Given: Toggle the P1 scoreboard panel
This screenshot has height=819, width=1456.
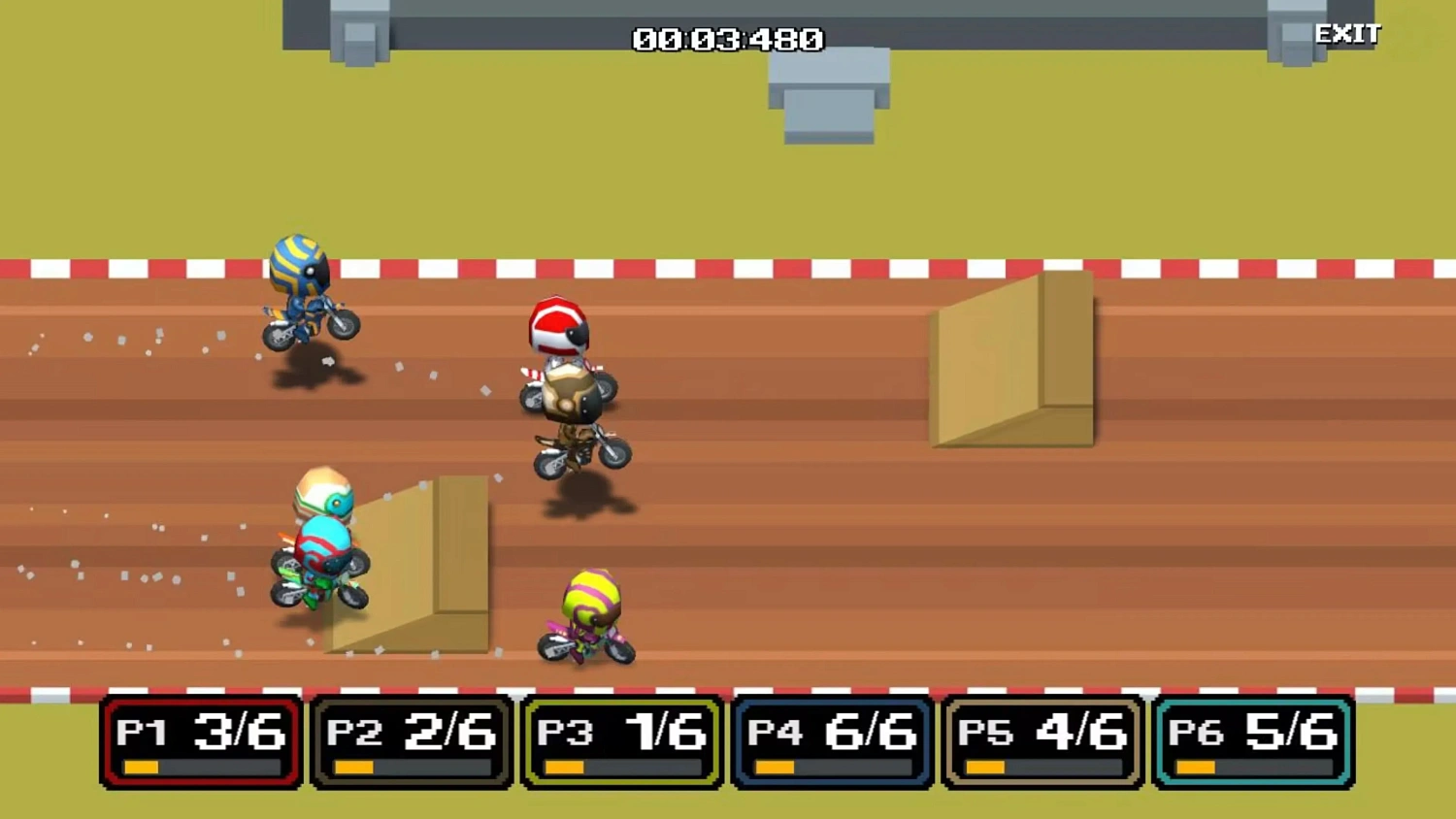Looking at the screenshot, I should [x=199, y=740].
